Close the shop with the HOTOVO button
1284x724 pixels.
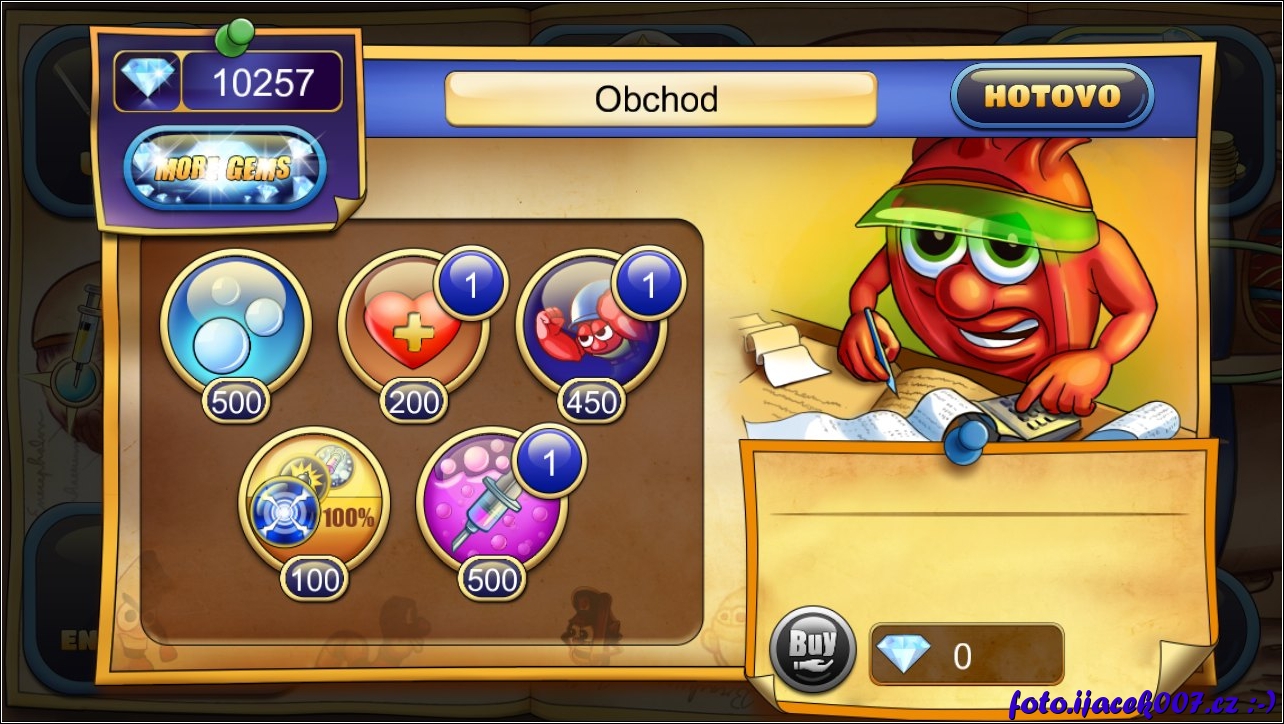[x=1052, y=96]
